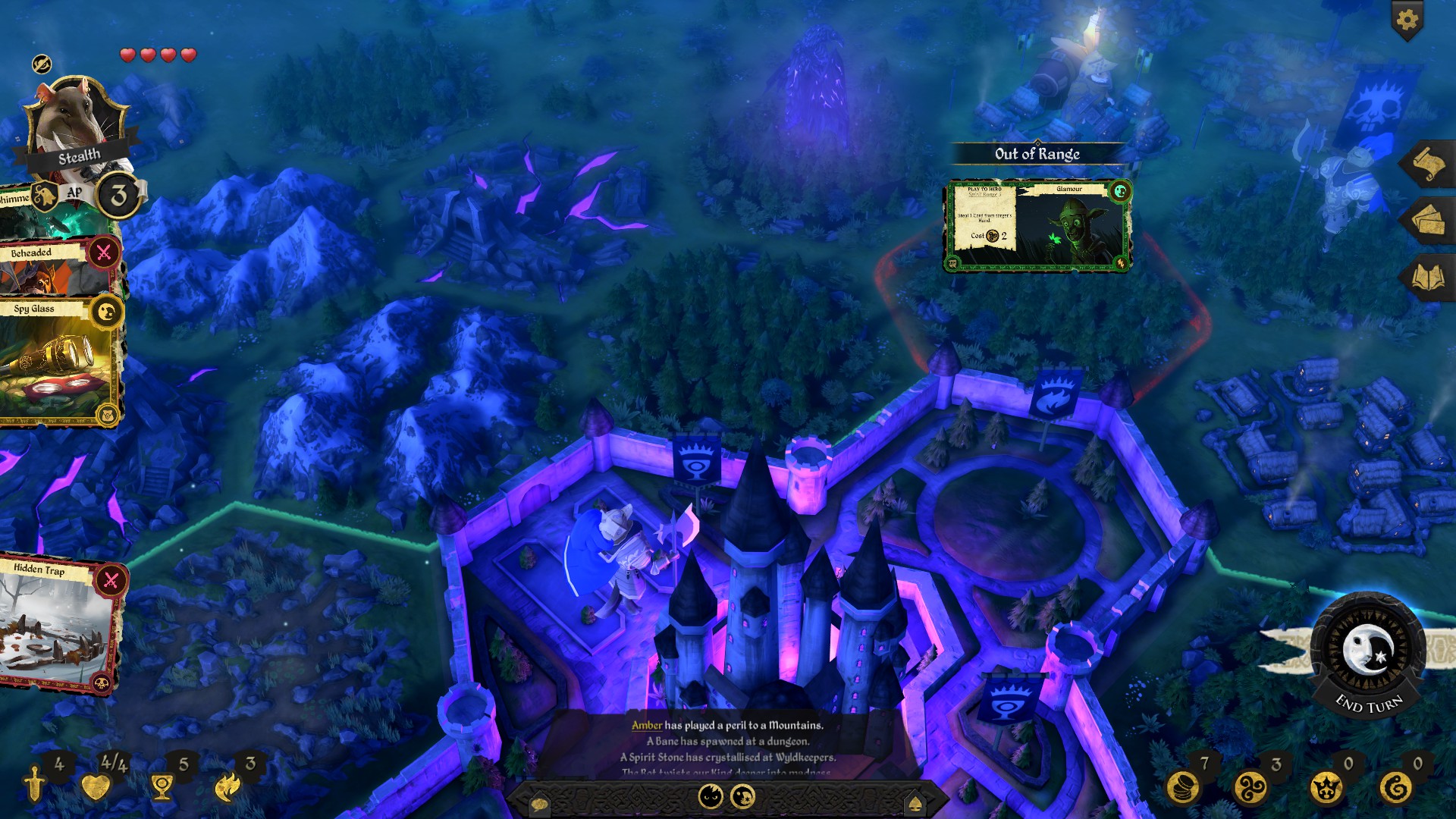Click the ram head shield emblem

coord(45,196)
